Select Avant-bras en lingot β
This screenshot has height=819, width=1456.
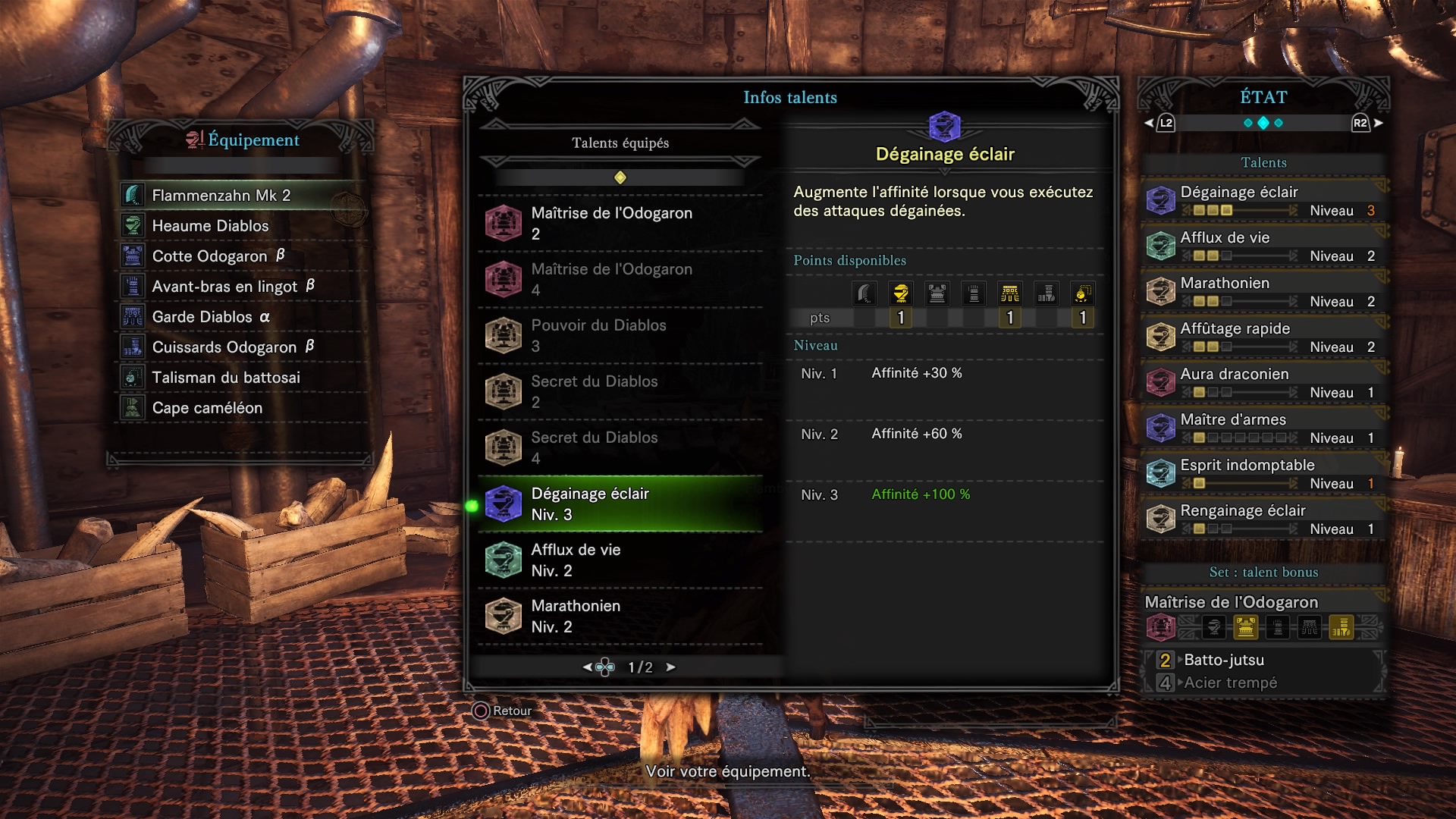233,287
